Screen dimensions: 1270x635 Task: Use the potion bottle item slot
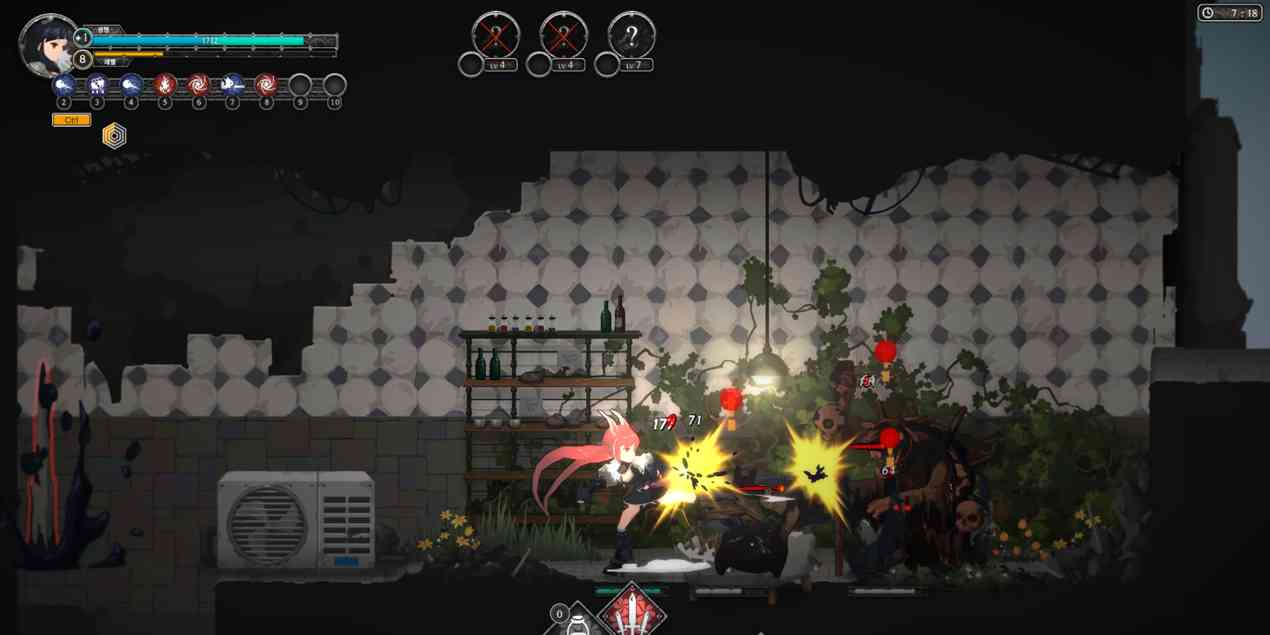[576, 622]
